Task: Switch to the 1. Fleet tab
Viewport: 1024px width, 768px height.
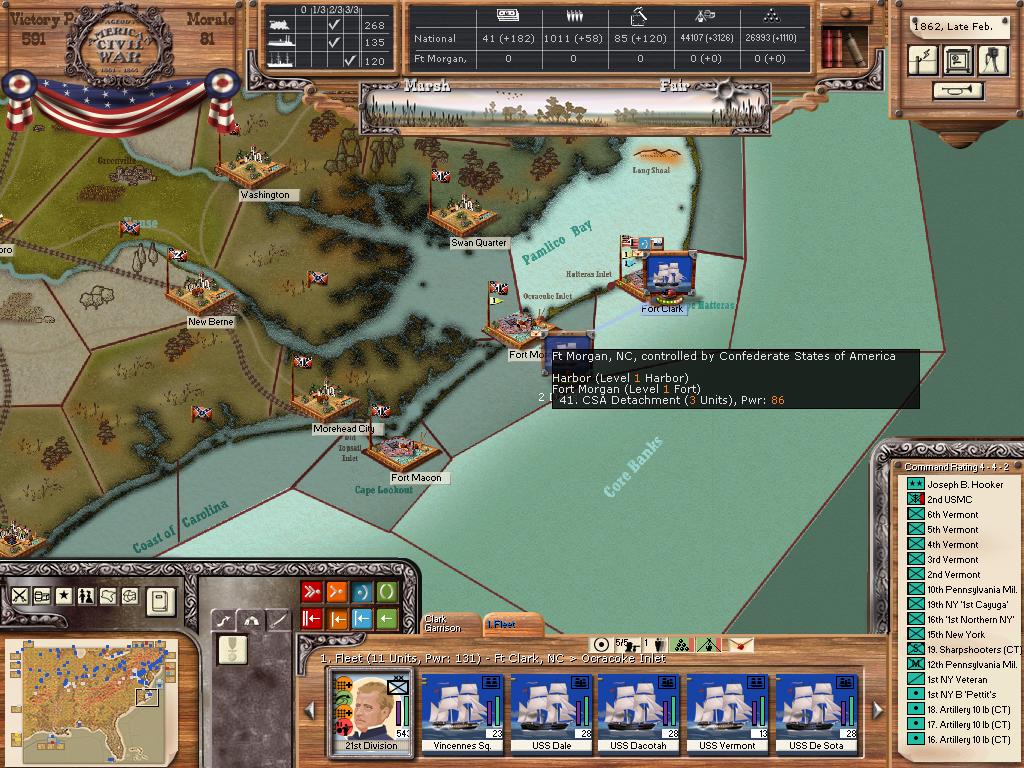Action: coord(505,624)
